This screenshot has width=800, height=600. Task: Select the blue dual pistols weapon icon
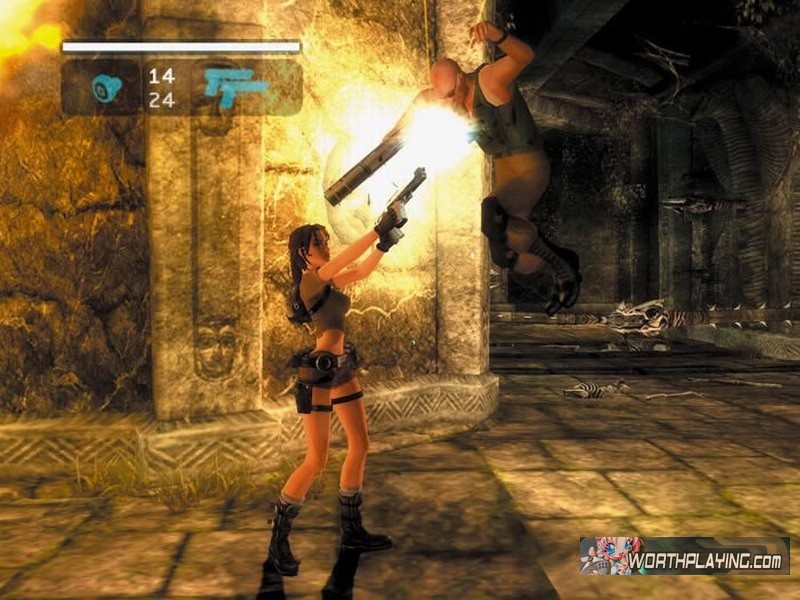[236, 87]
